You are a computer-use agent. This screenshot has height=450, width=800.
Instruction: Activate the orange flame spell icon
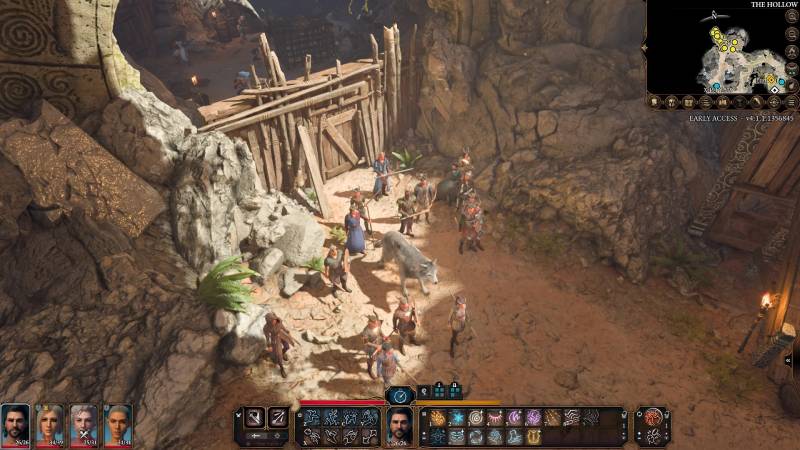438,417
